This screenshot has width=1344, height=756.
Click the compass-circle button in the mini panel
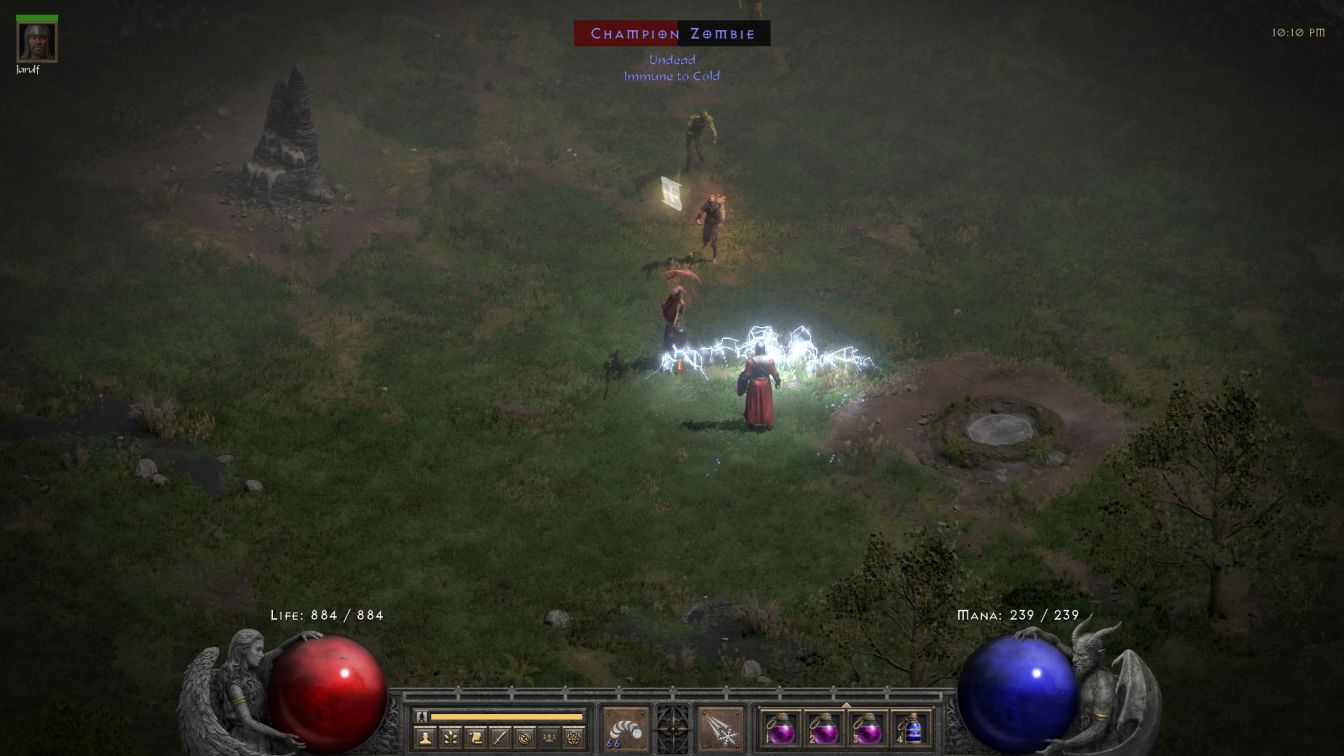tap(525, 738)
